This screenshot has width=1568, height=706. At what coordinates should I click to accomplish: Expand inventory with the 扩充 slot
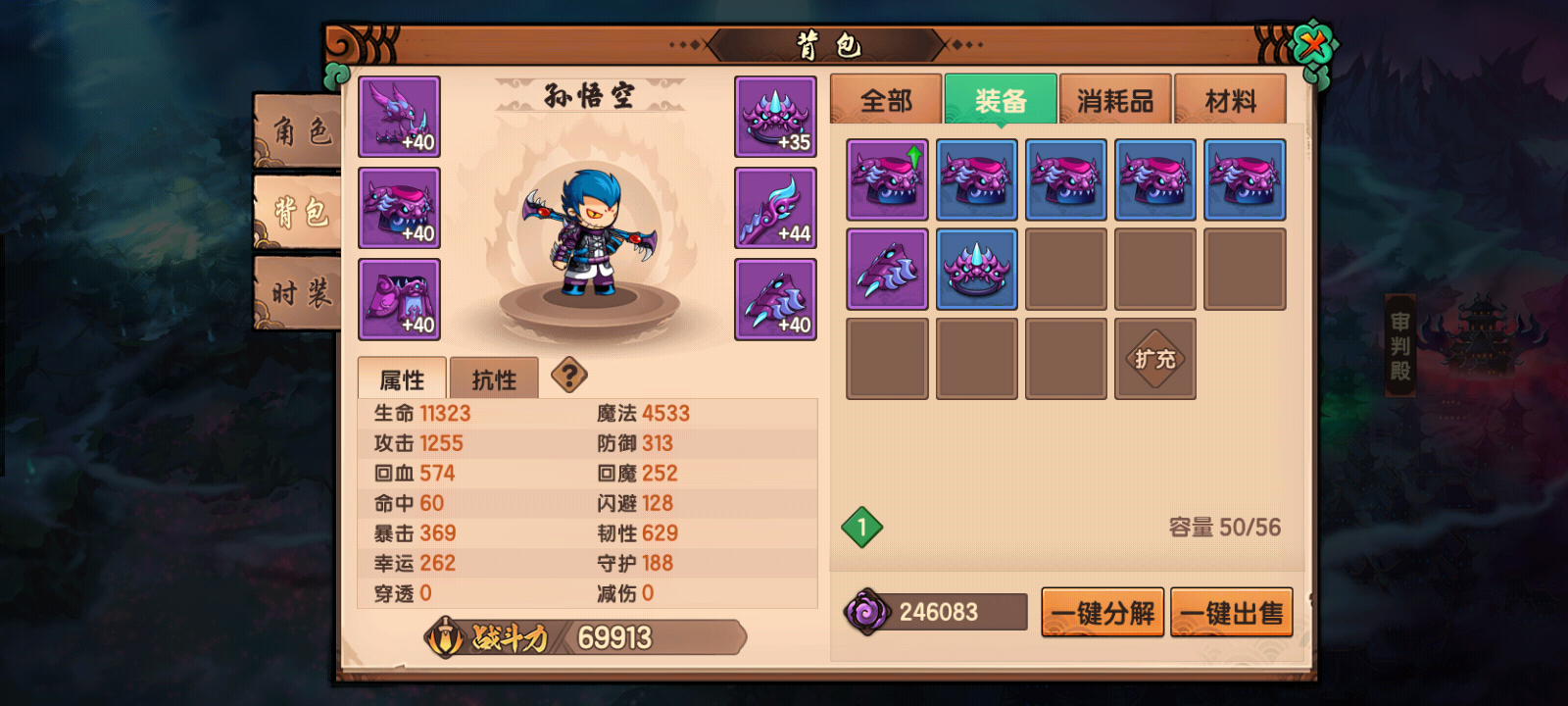coord(1155,359)
